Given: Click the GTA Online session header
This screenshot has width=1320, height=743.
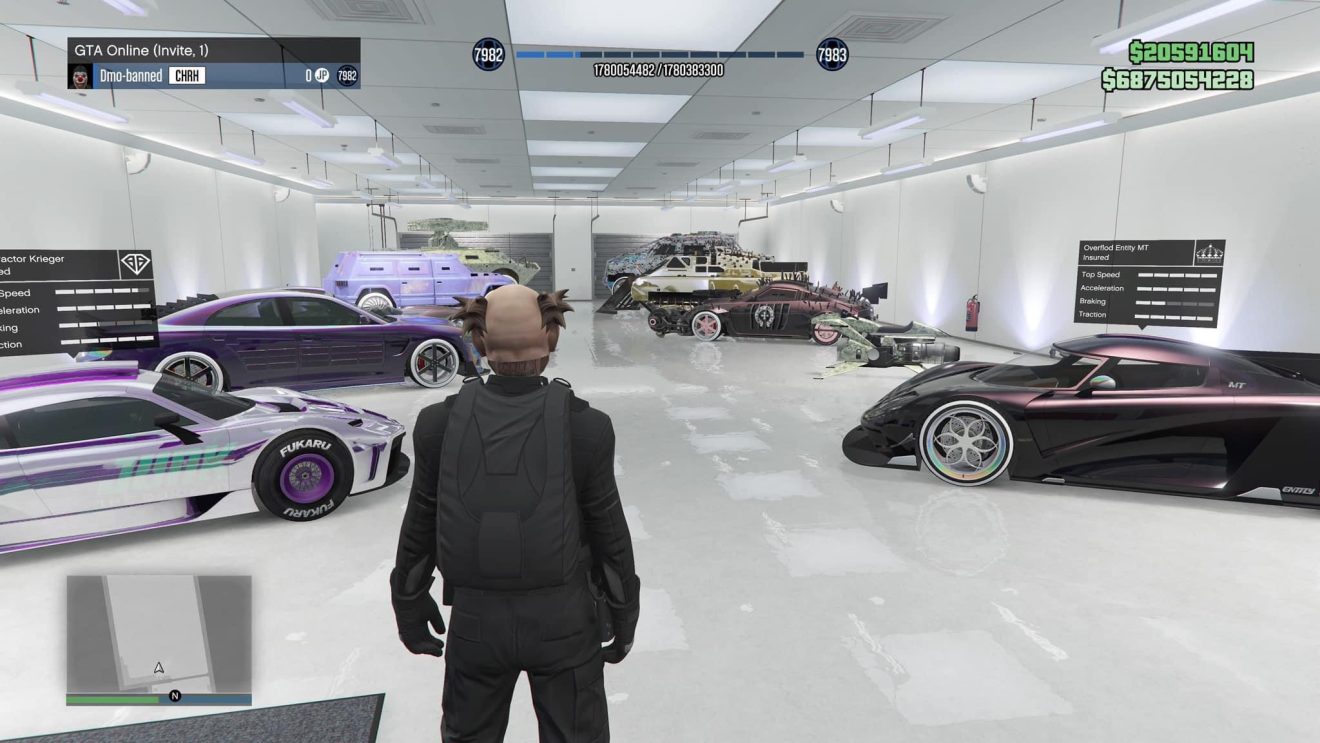Looking at the screenshot, I should (x=213, y=50).
